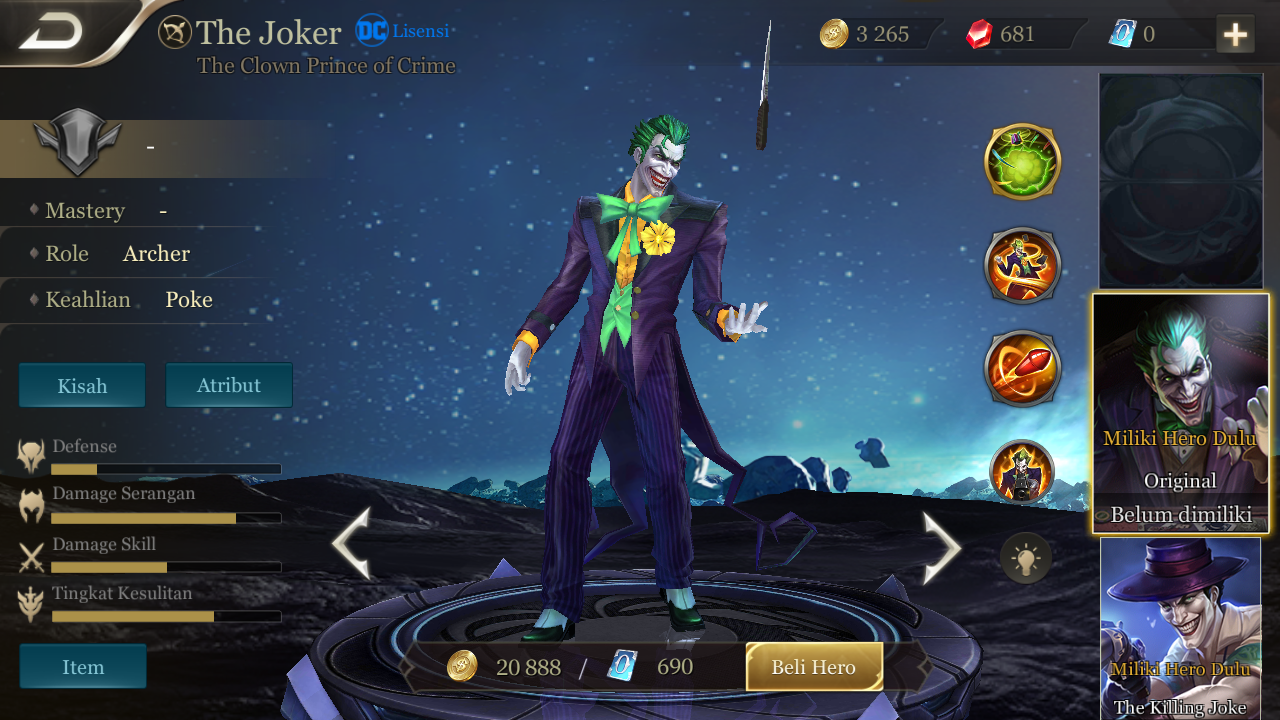View the next hero with right arrow
Viewport: 1280px width, 720px height.
[x=940, y=547]
